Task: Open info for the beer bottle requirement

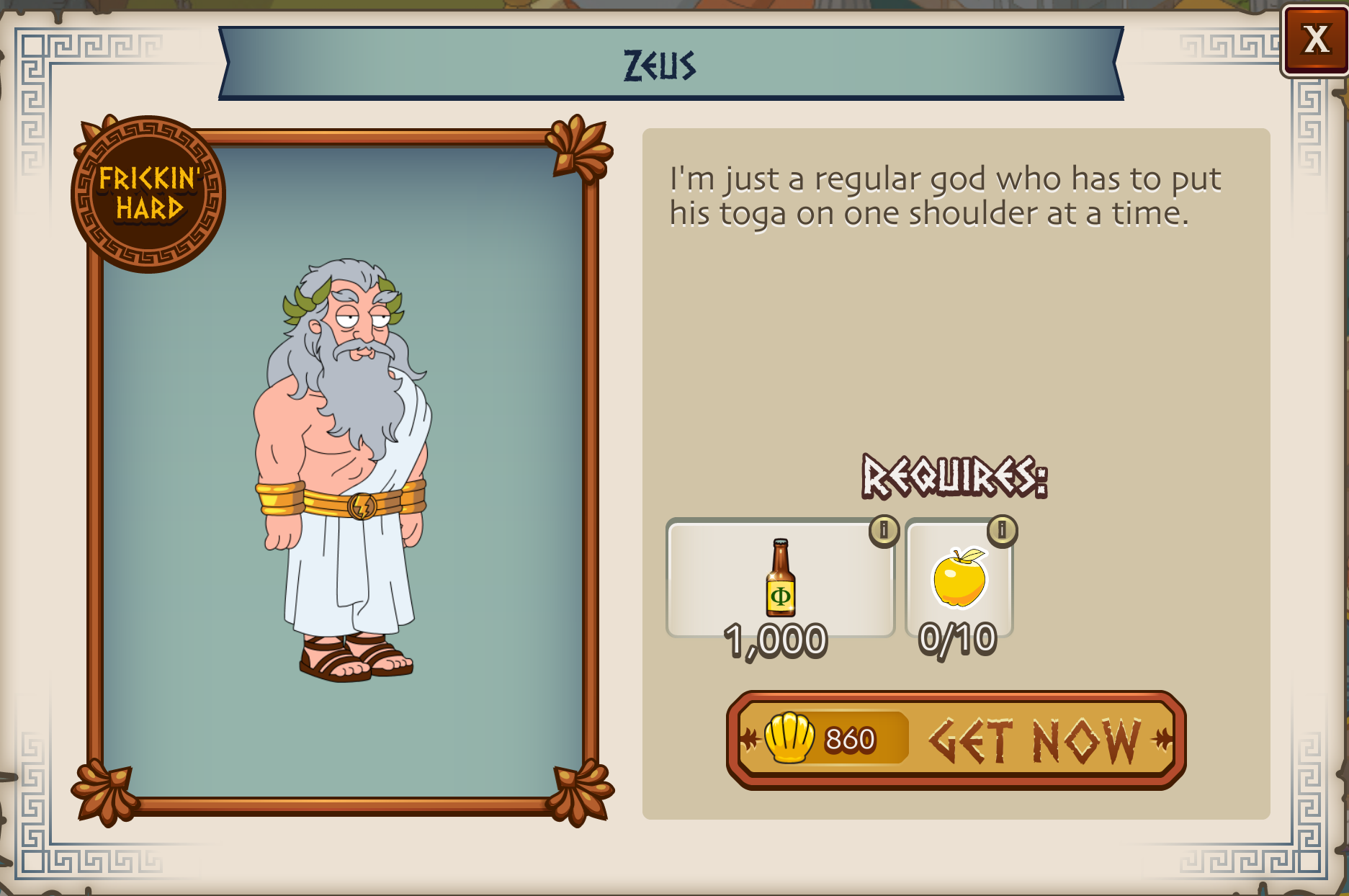Action: pos(884,530)
